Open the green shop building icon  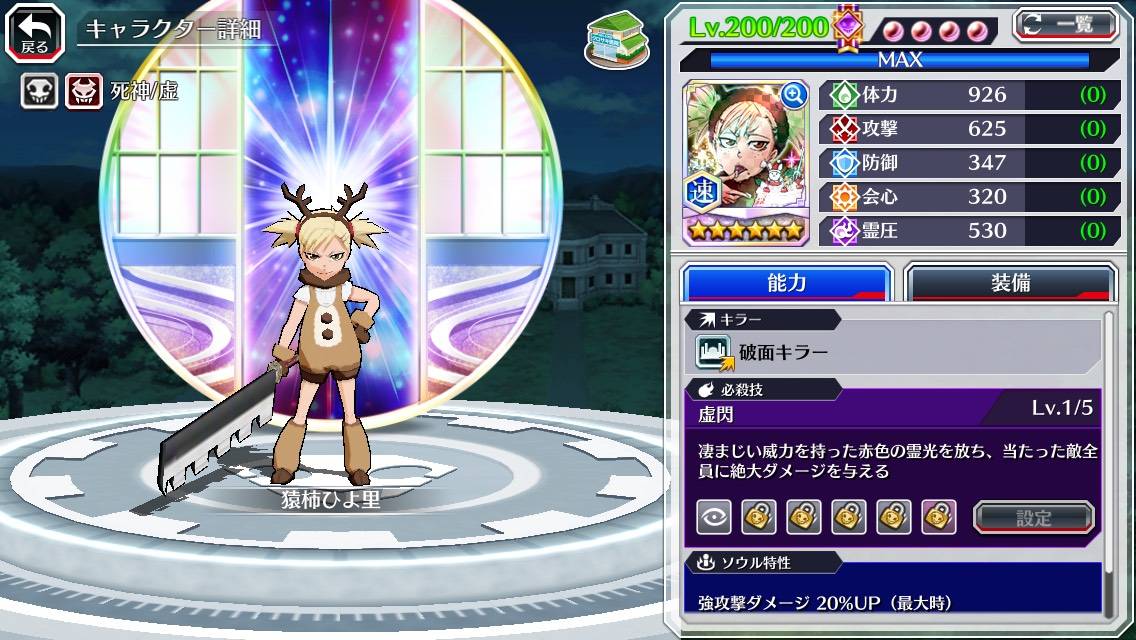coord(613,39)
